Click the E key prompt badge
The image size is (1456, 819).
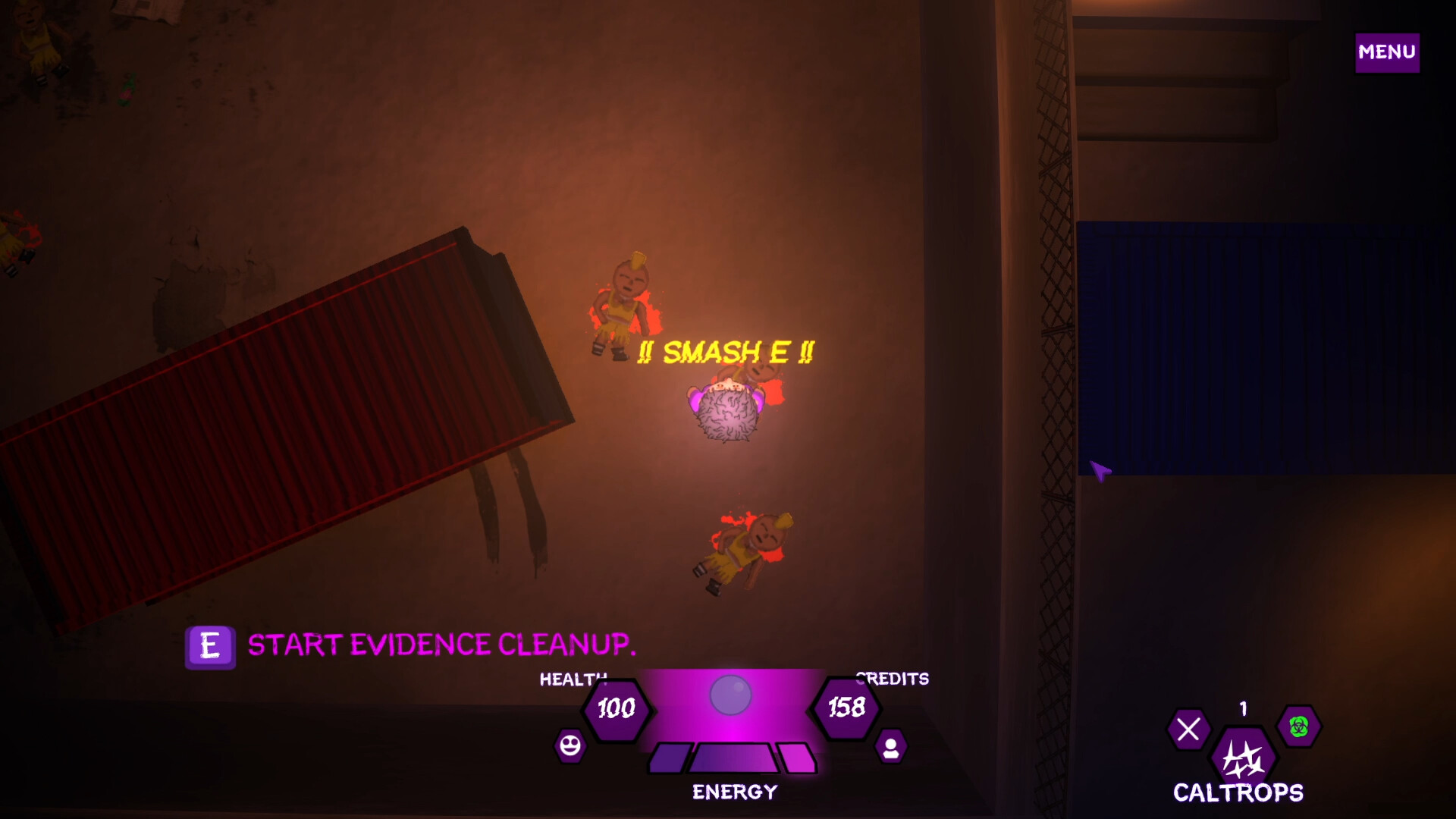pyautogui.click(x=210, y=646)
